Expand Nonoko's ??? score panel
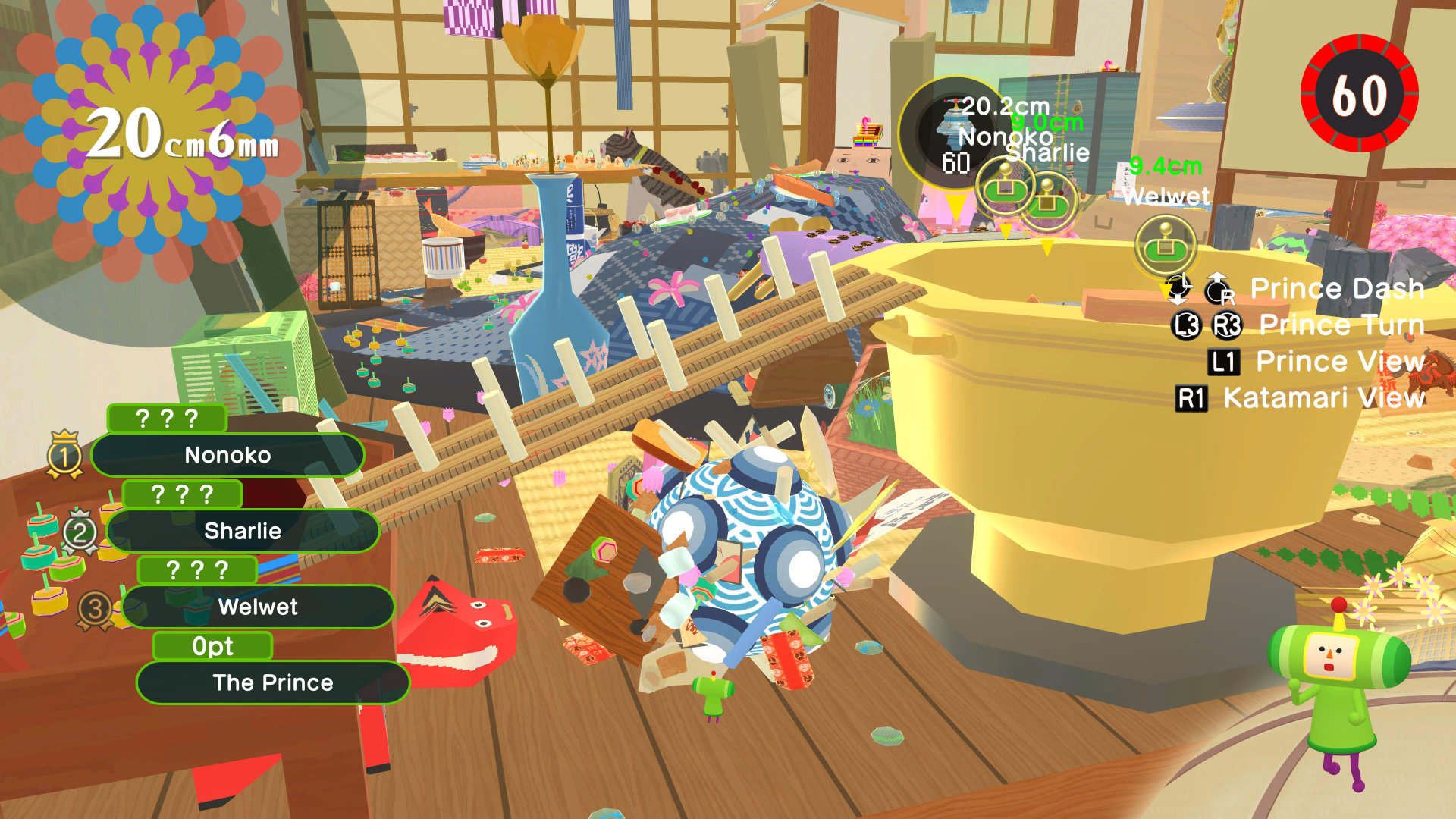 click(166, 416)
